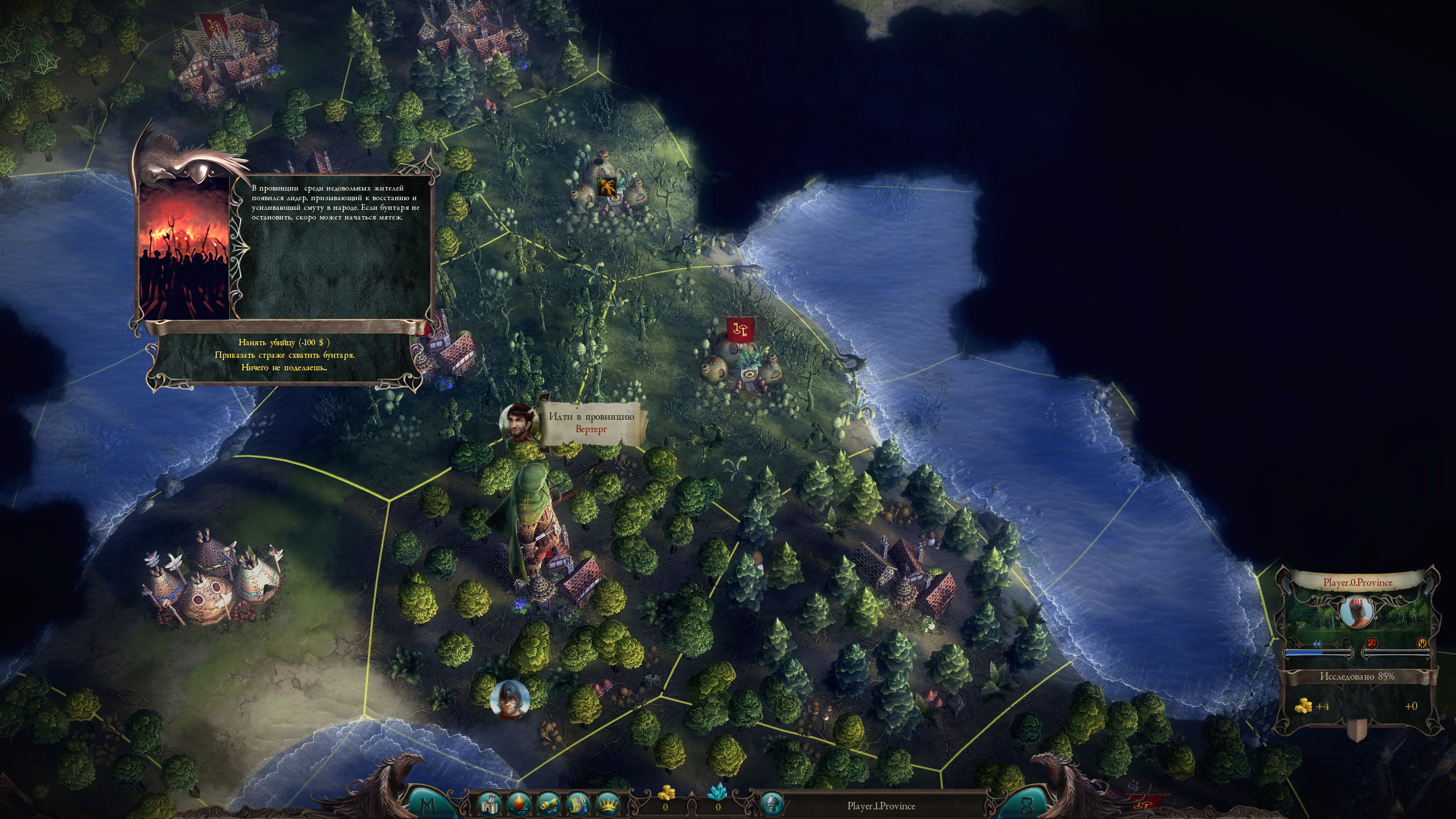
Task: Click the trident icon in province panel
Action: pos(1422,643)
